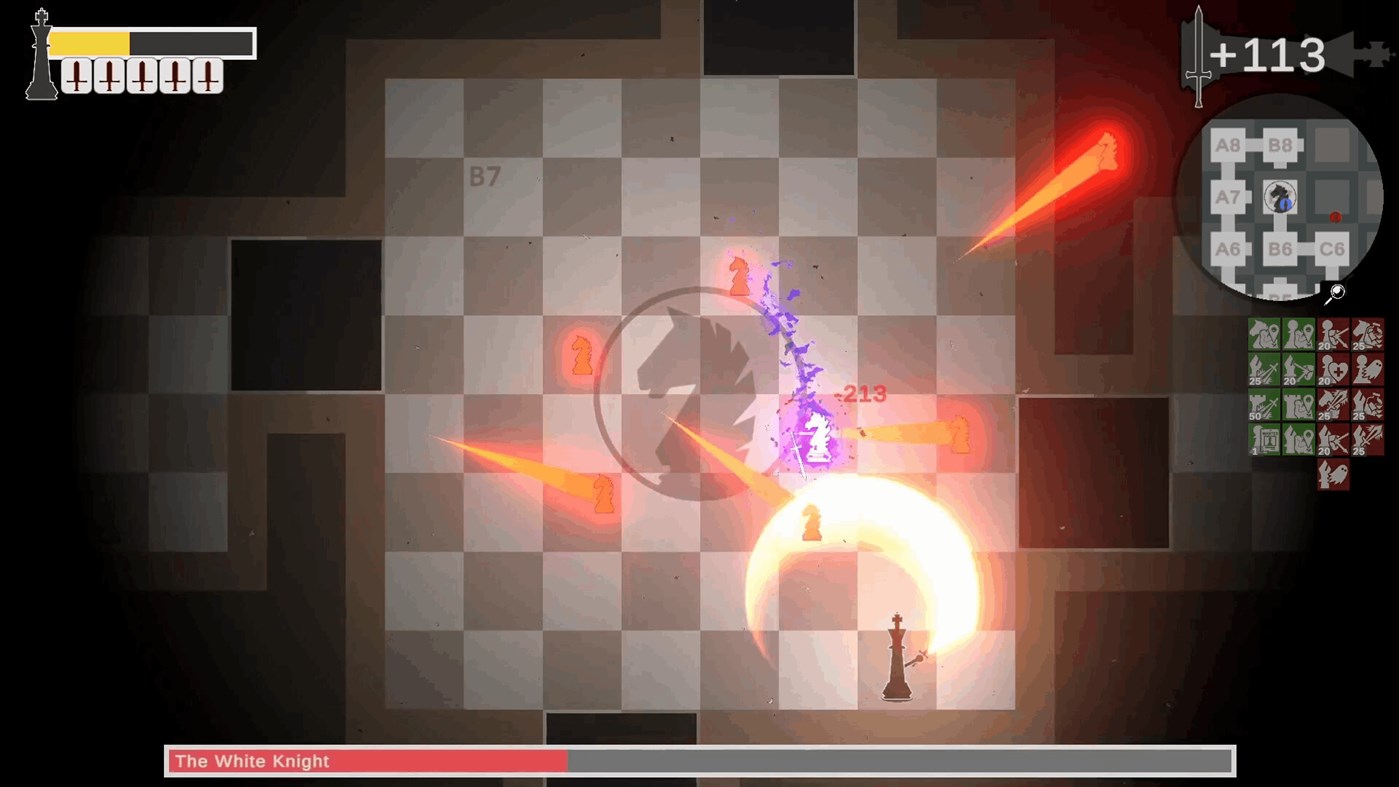Select the knight wanted-poster ability costing 1
Image resolution: width=1399 pixels, height=787 pixels.
point(1263,438)
